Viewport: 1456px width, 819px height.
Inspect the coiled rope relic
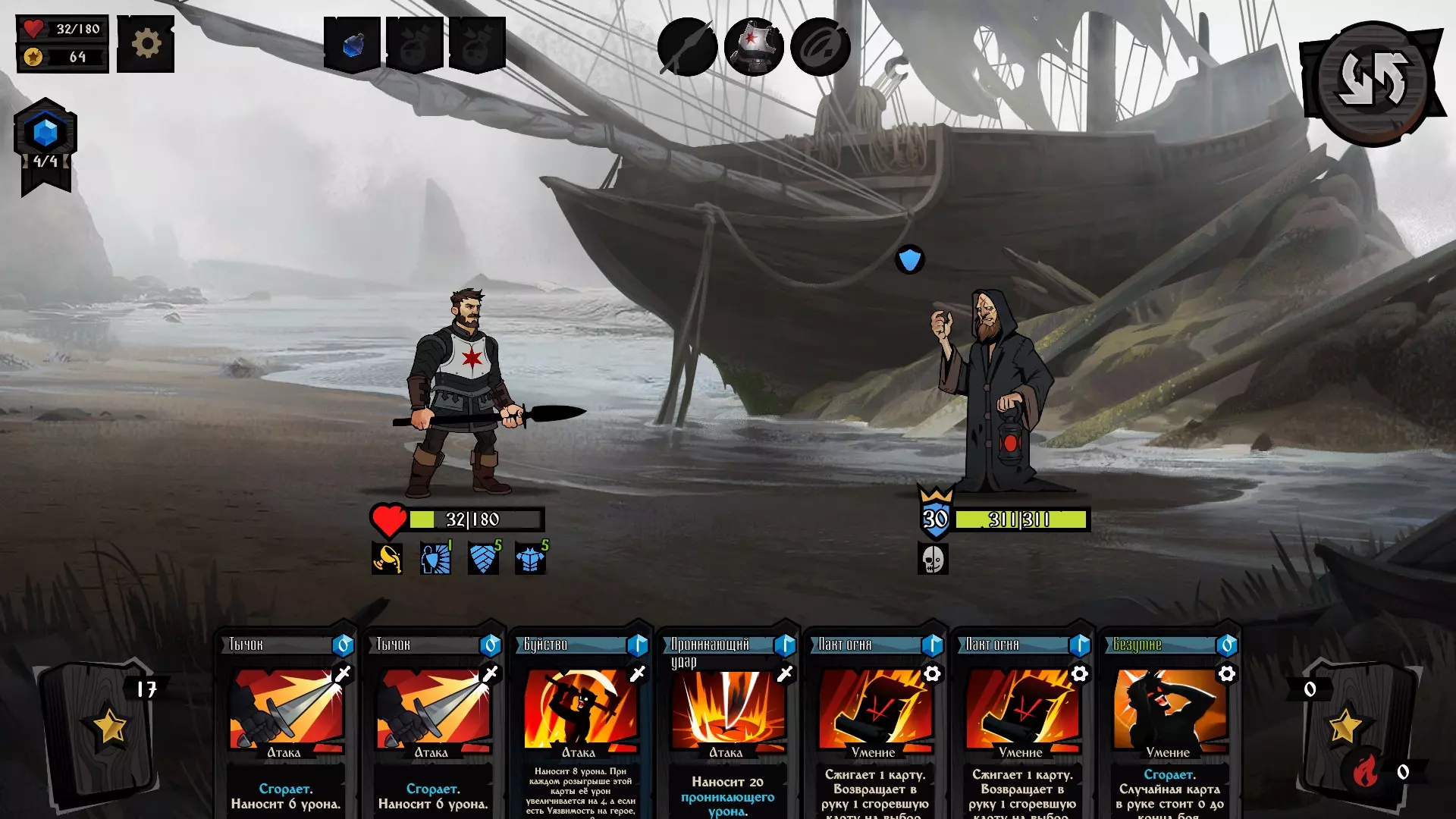point(820,47)
